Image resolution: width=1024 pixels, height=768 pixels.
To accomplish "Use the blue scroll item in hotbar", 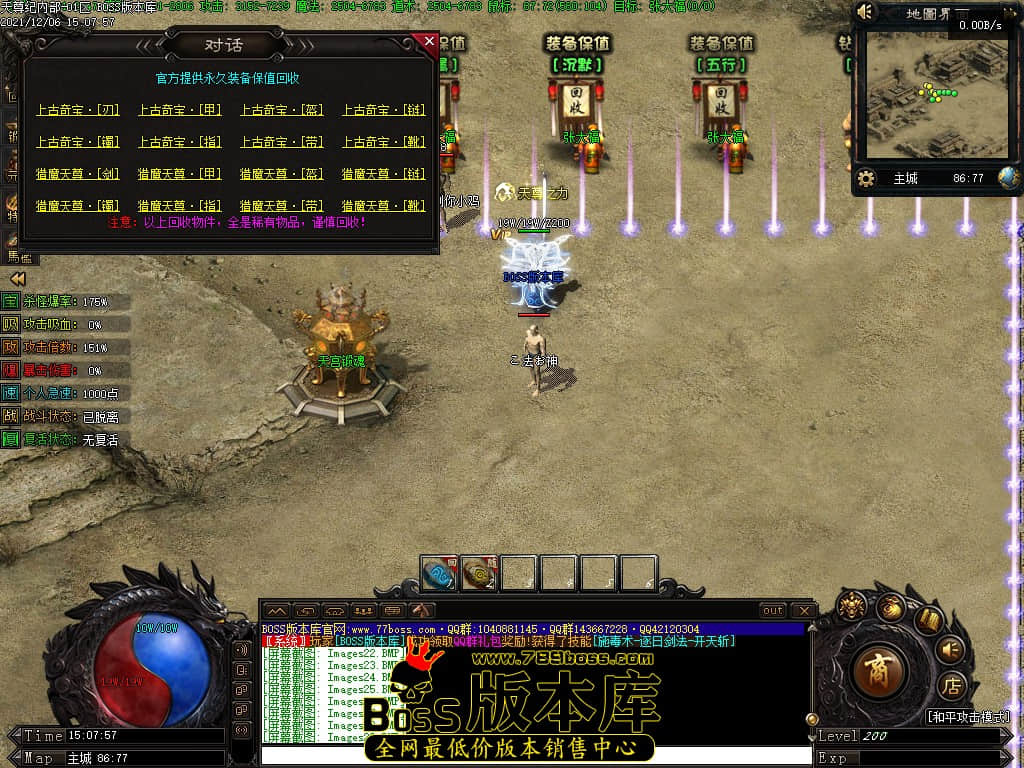I will click(x=439, y=574).
